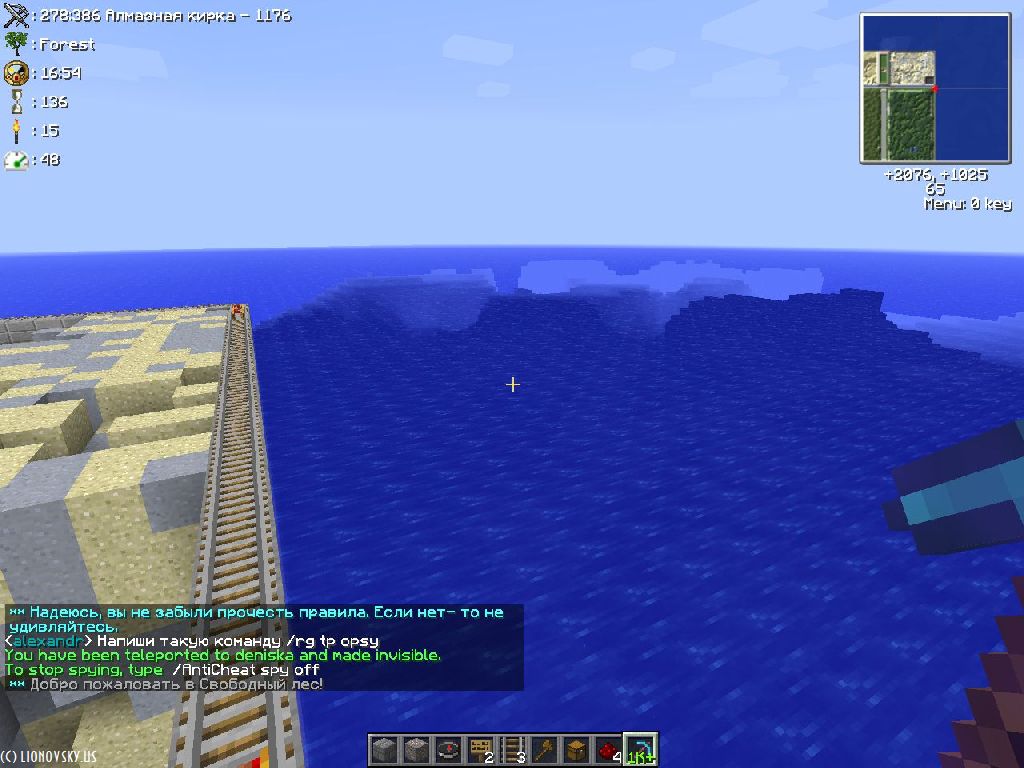1024x768 pixels.
Task: Select the sign stack hotbar slot
Action: (480, 749)
